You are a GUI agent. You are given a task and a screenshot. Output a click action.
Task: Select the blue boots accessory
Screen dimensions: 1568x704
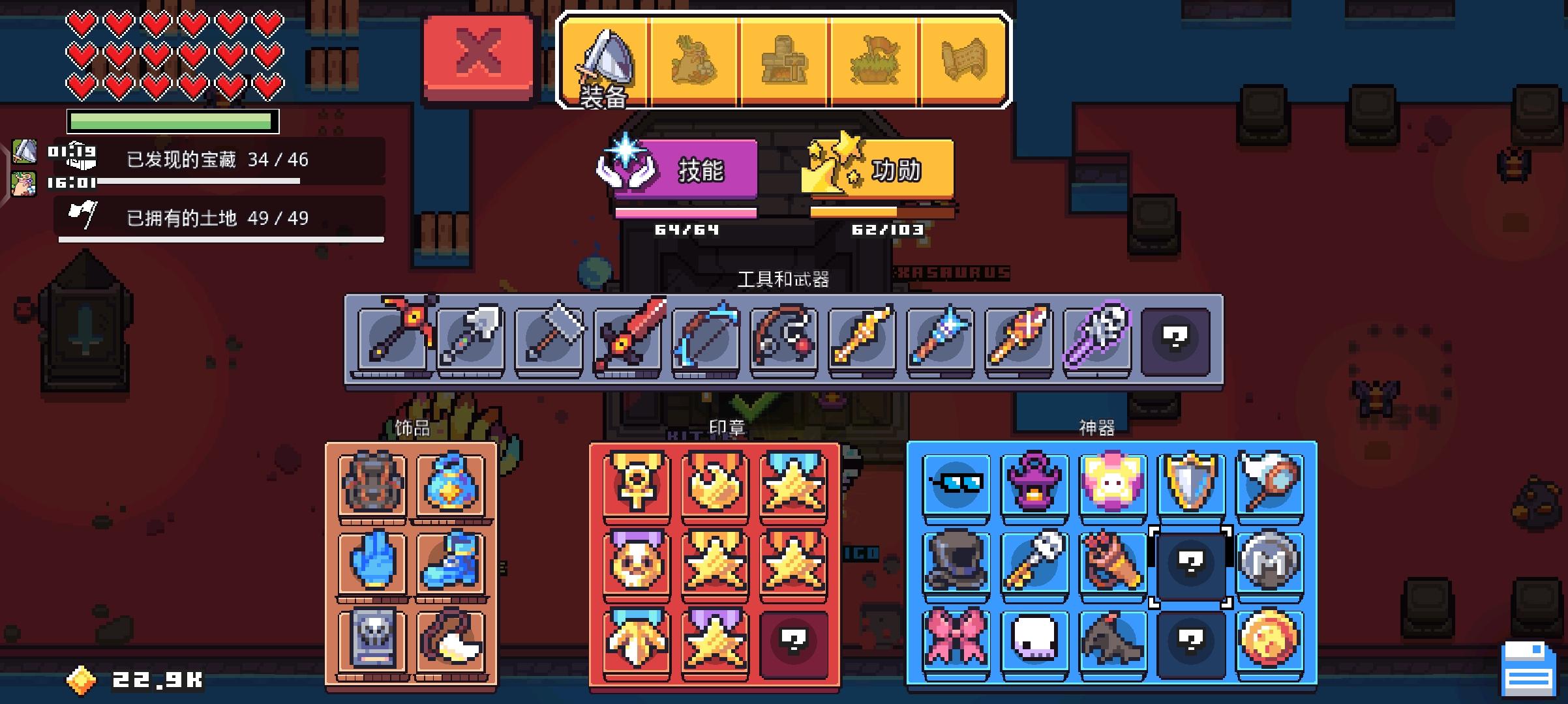tap(453, 563)
